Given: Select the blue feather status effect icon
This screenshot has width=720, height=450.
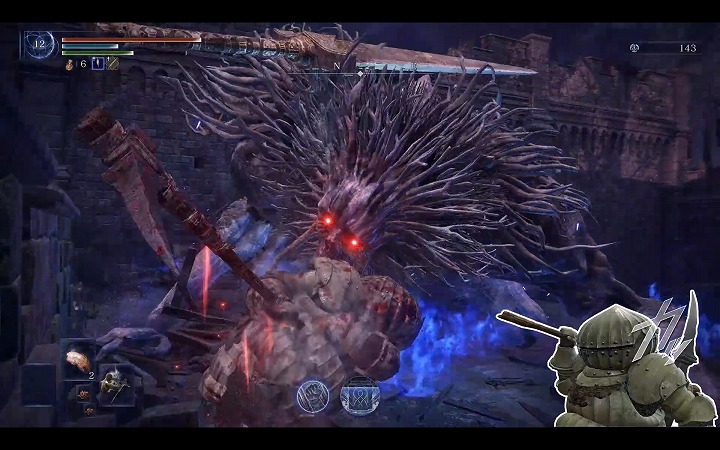Looking at the screenshot, I should [x=98, y=64].
